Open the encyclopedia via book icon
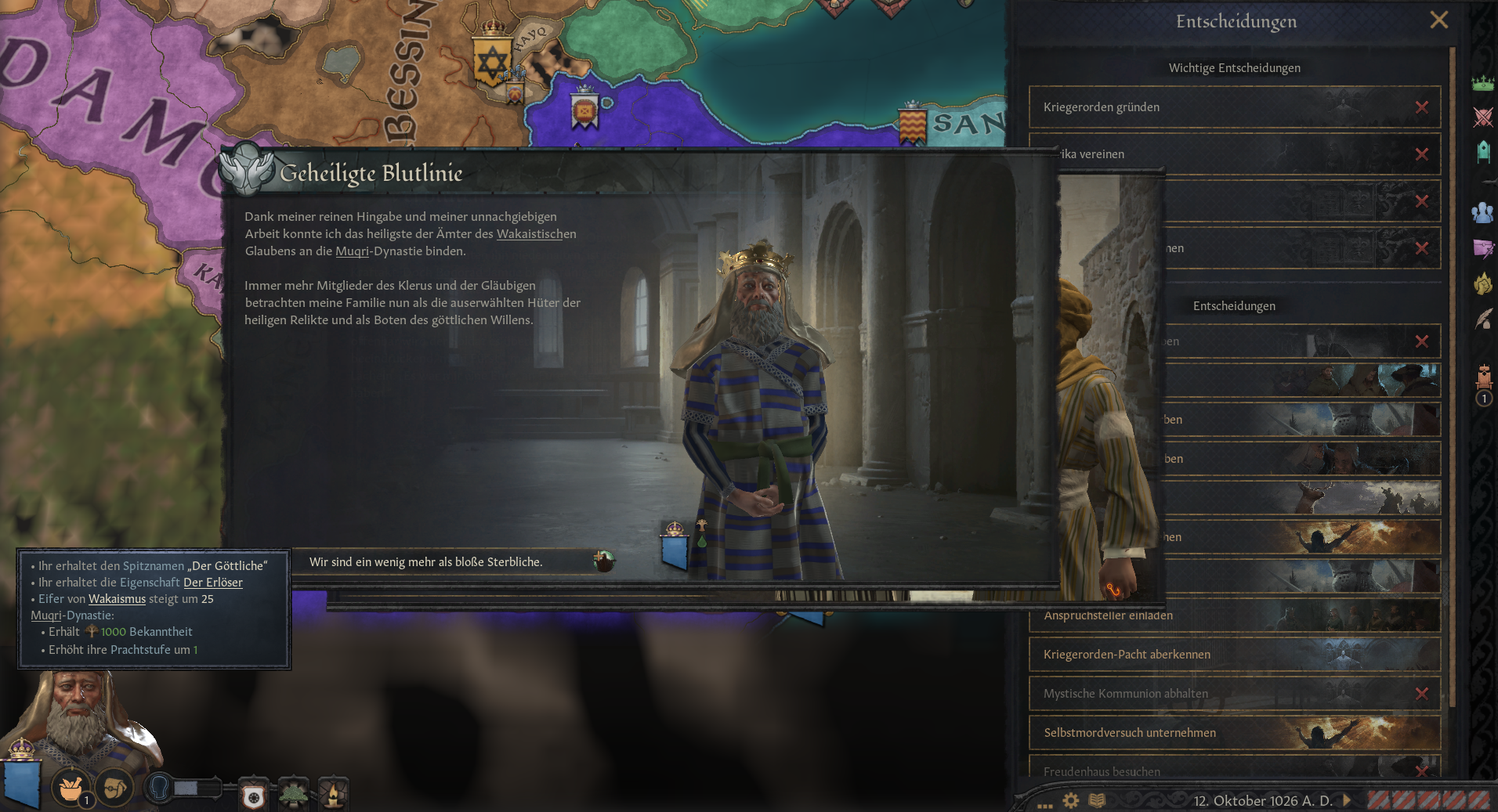 [1097, 800]
